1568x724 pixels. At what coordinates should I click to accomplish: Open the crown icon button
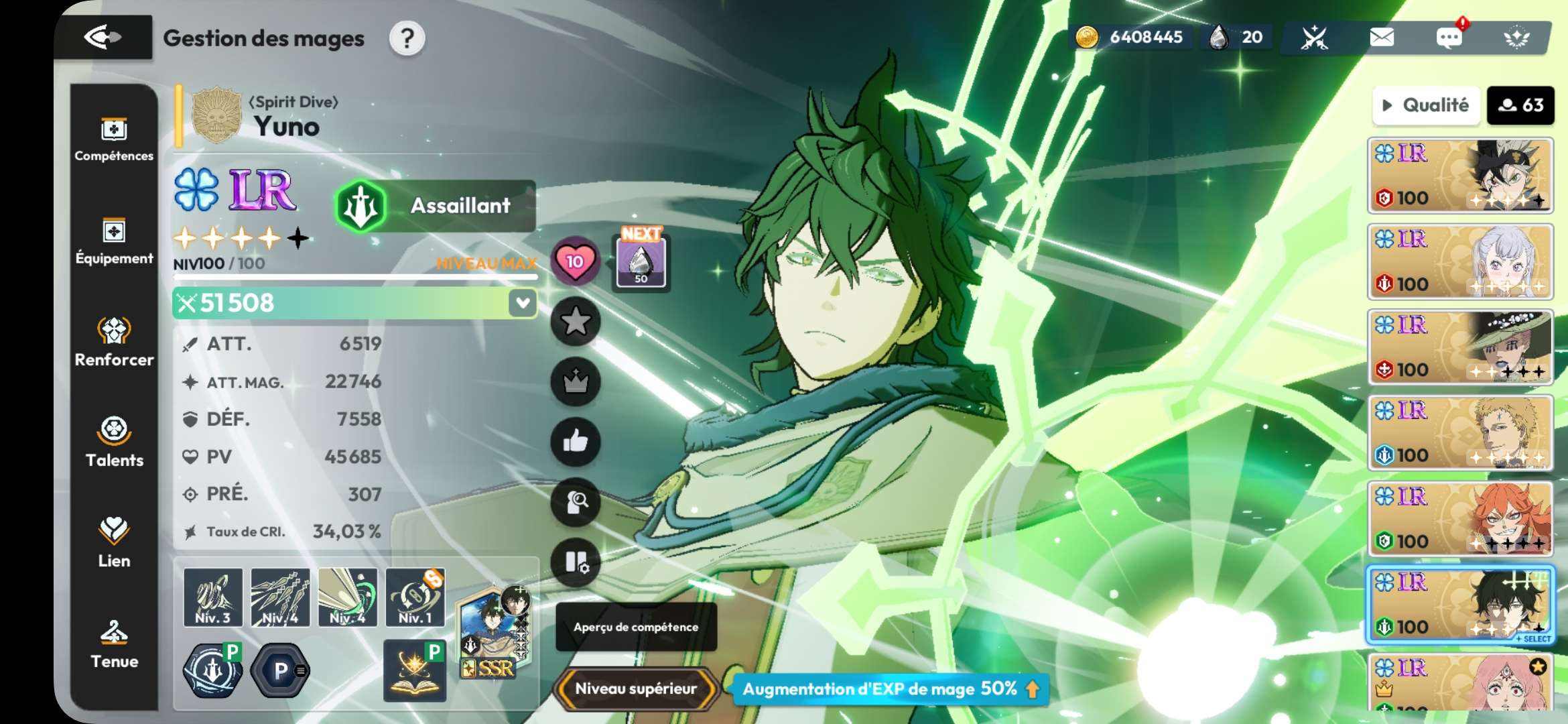[575, 382]
